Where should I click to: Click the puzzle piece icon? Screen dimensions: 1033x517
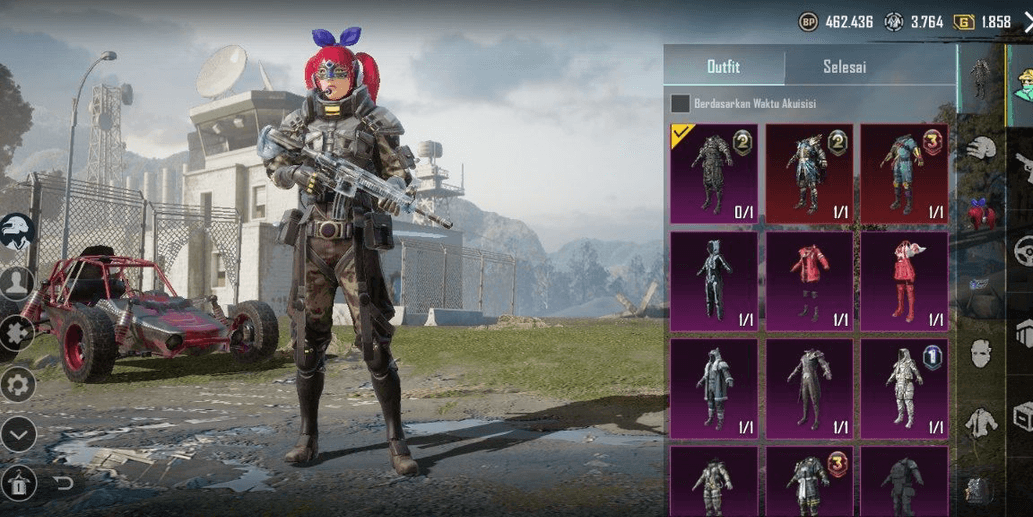pyautogui.click(x=16, y=332)
